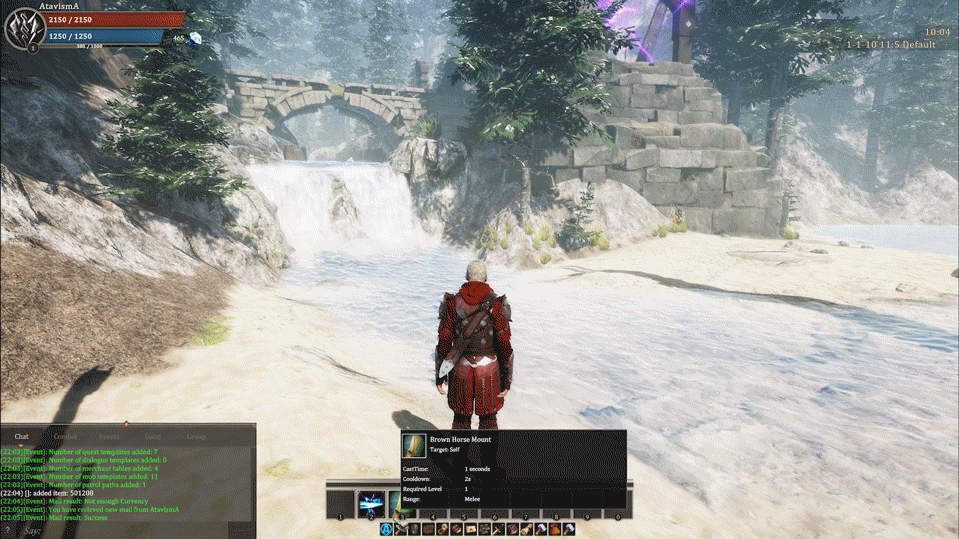Activate the blue lightning ability in slot 2

[371, 503]
